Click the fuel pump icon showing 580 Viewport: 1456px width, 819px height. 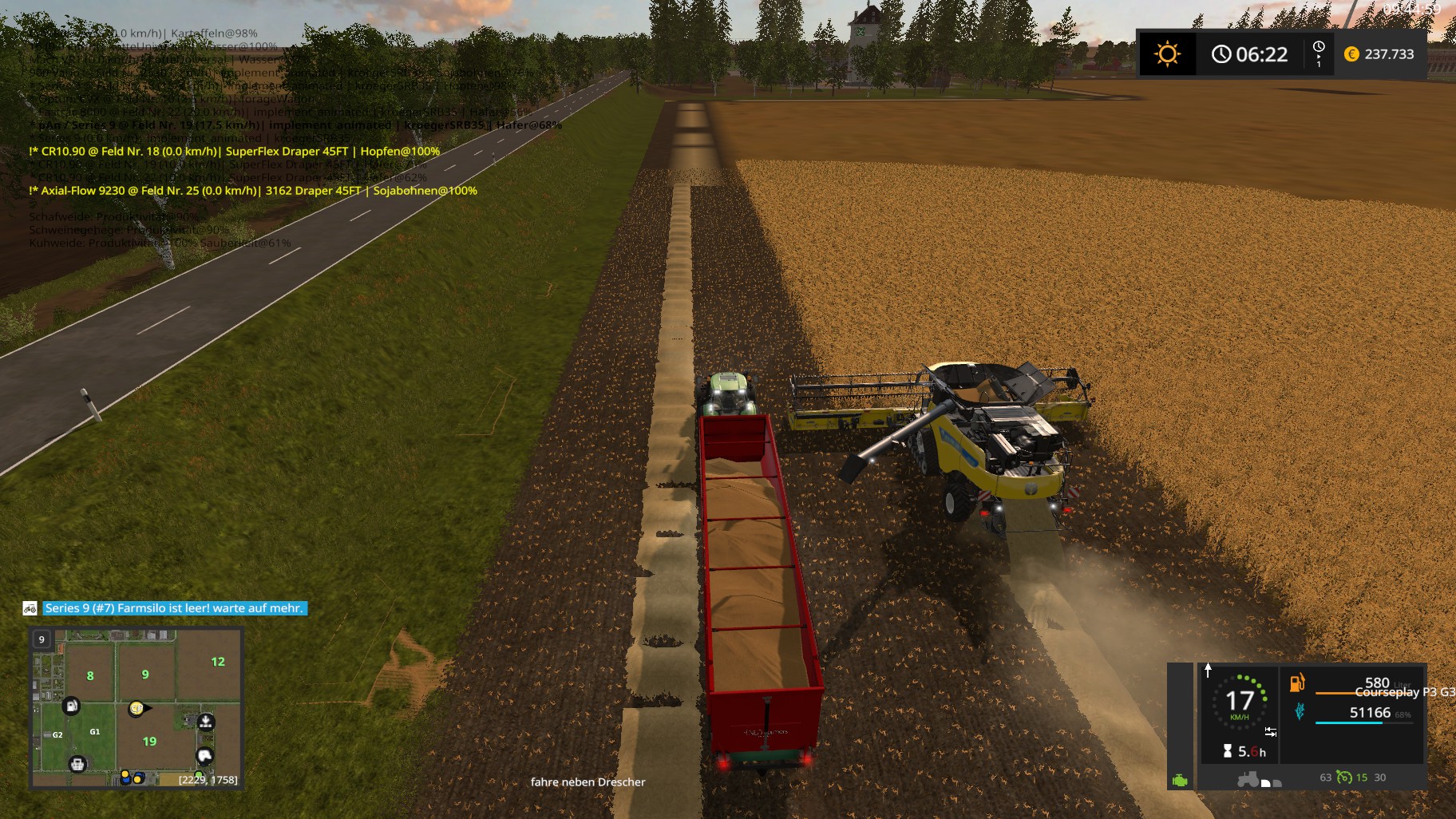(x=1296, y=684)
